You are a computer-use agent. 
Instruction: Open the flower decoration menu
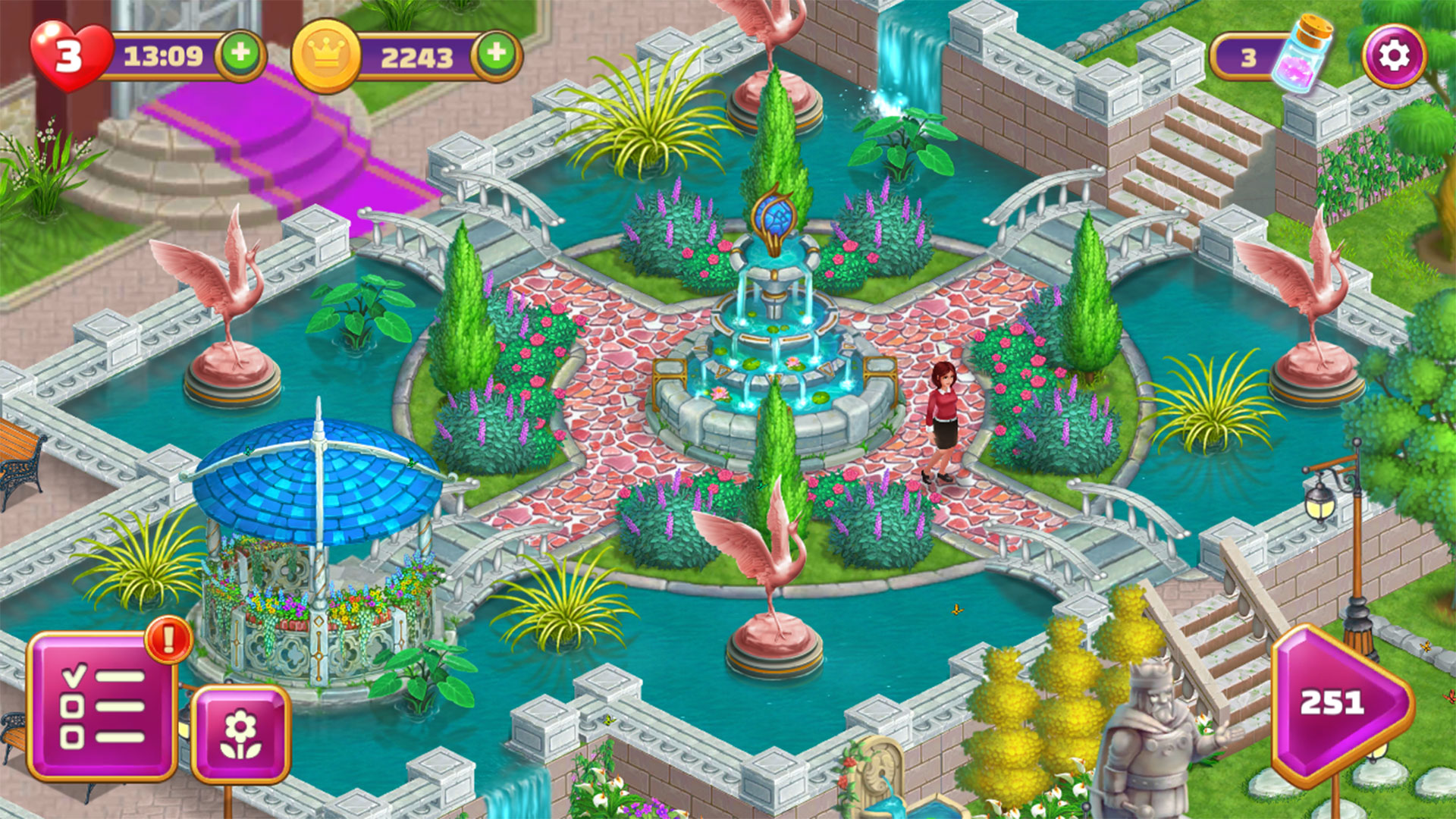(x=241, y=733)
